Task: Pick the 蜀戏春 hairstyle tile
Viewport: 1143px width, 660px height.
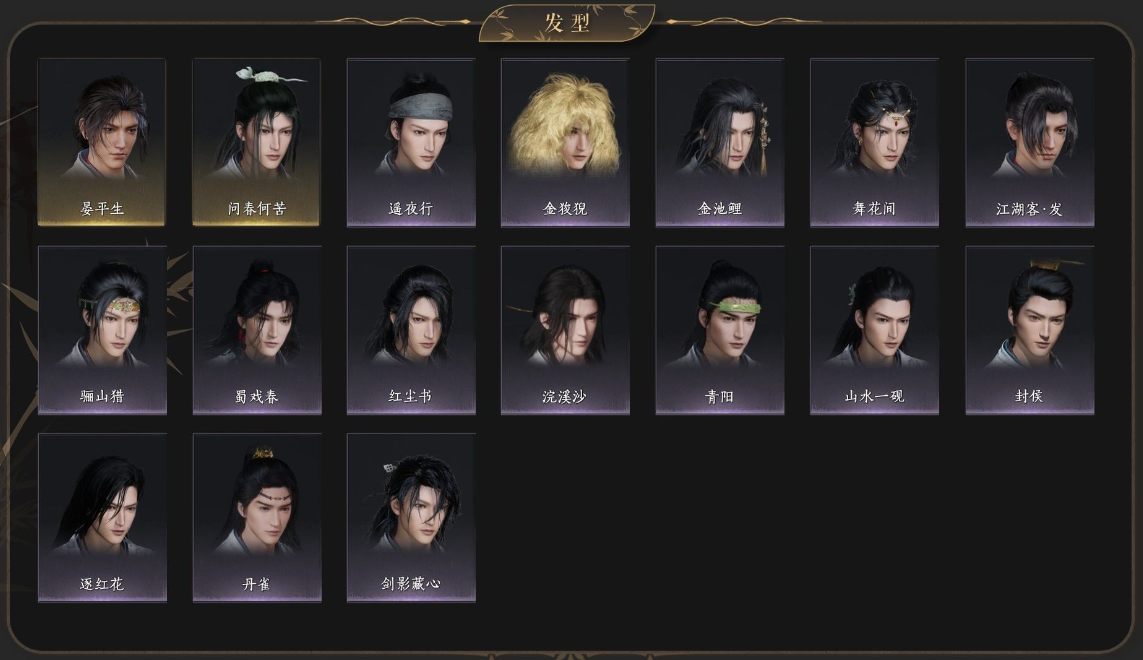Action: [x=256, y=329]
